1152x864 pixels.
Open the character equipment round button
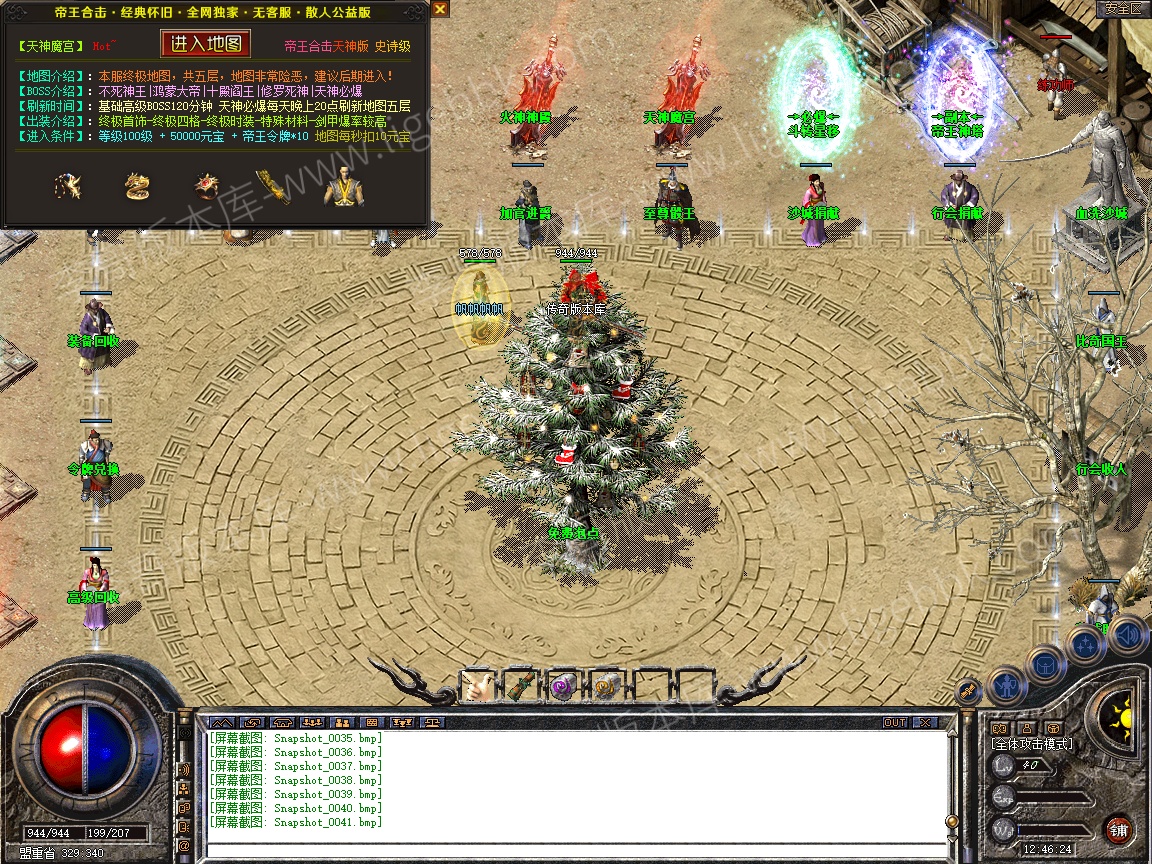(1005, 686)
